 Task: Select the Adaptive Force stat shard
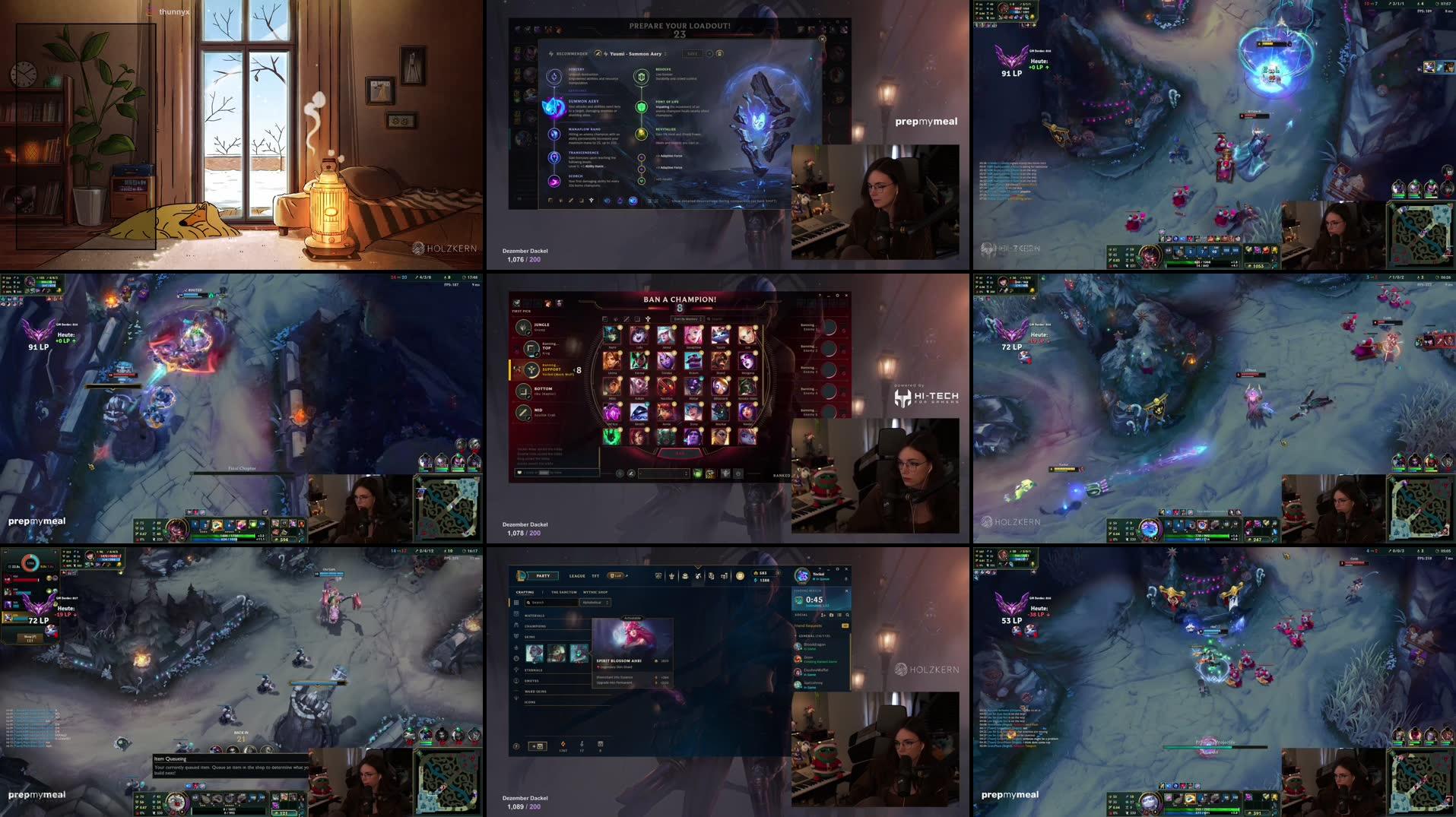[642, 157]
